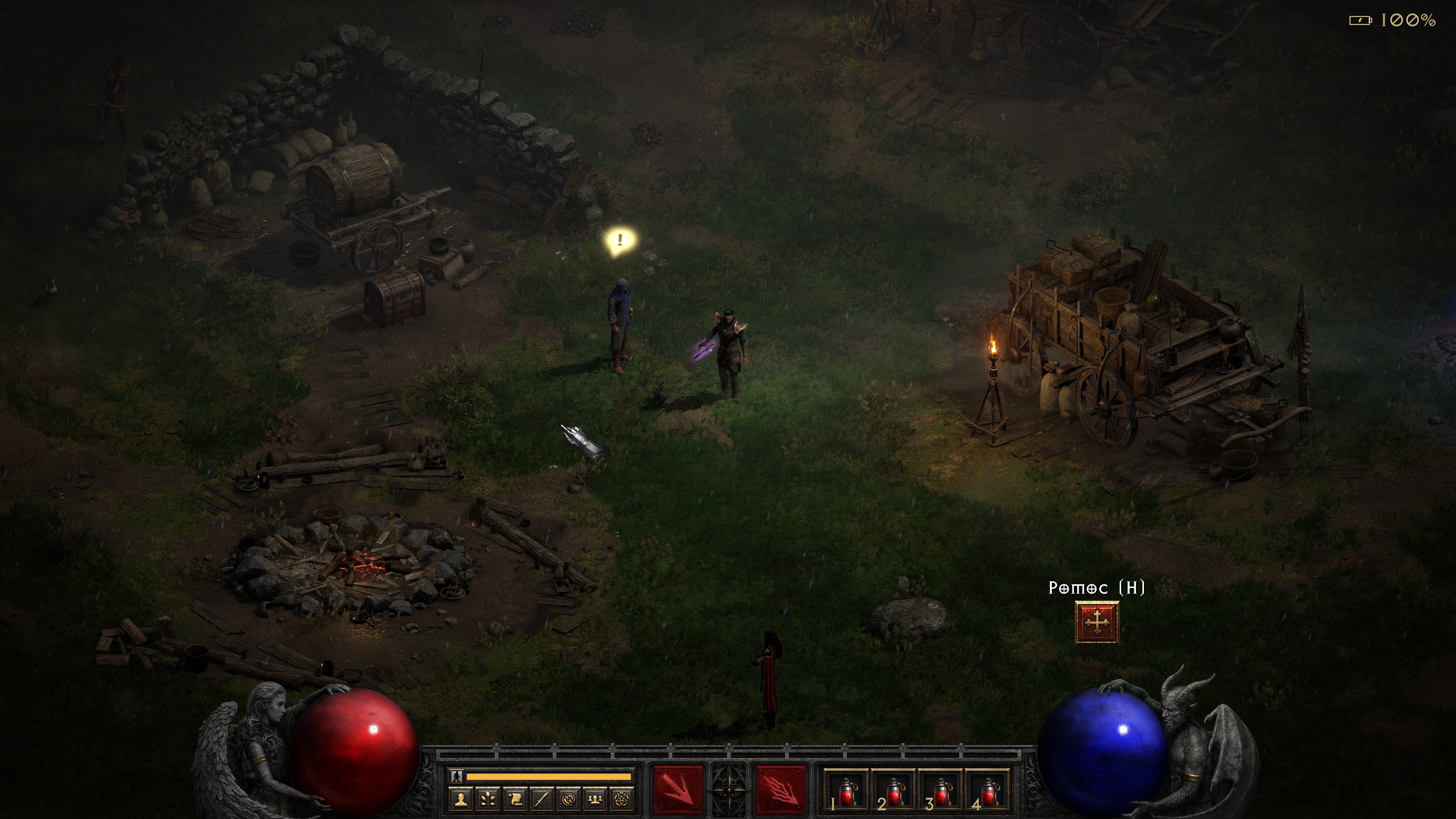Open the skill tree branch icon
1456x819 pixels.
click(488, 799)
